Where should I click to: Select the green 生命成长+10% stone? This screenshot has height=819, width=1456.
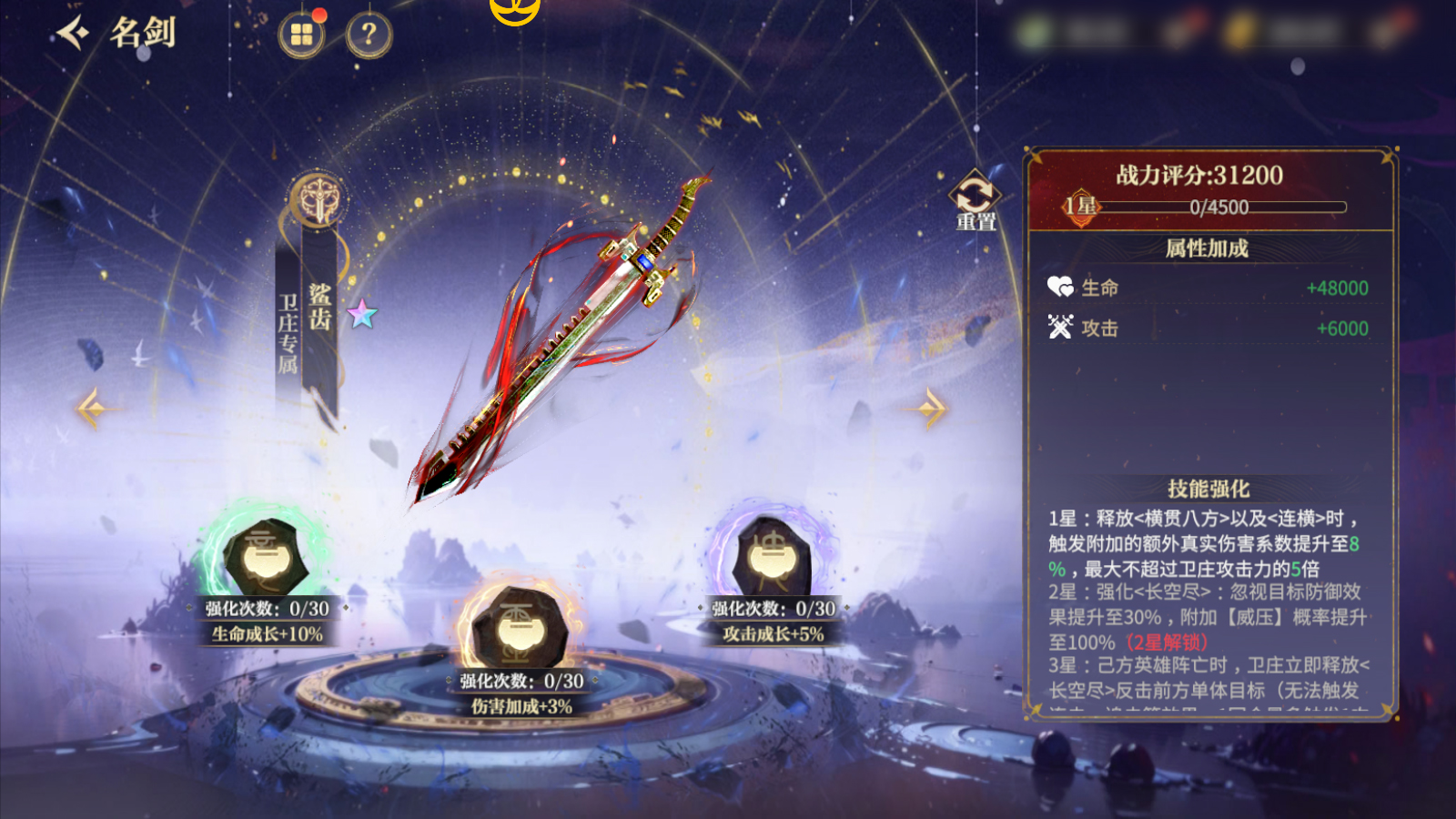pos(267,558)
